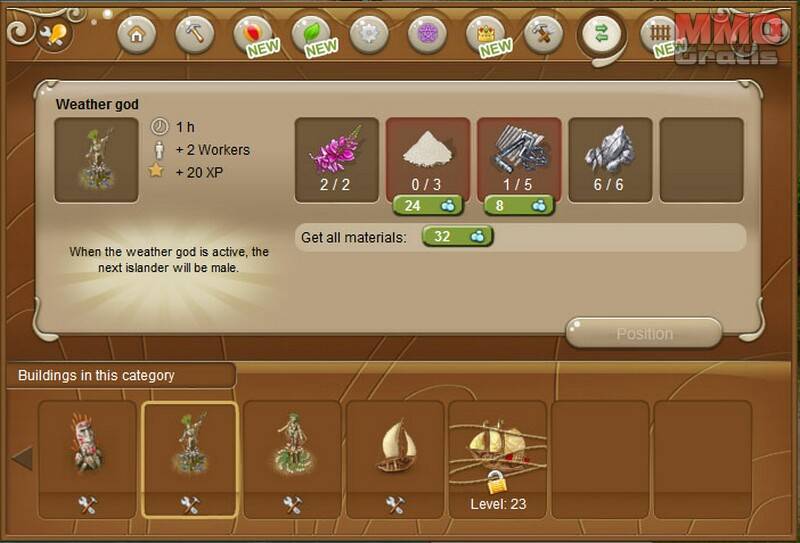Switch to the wooden fence category
Screen dimensions: 800x543
659,34
